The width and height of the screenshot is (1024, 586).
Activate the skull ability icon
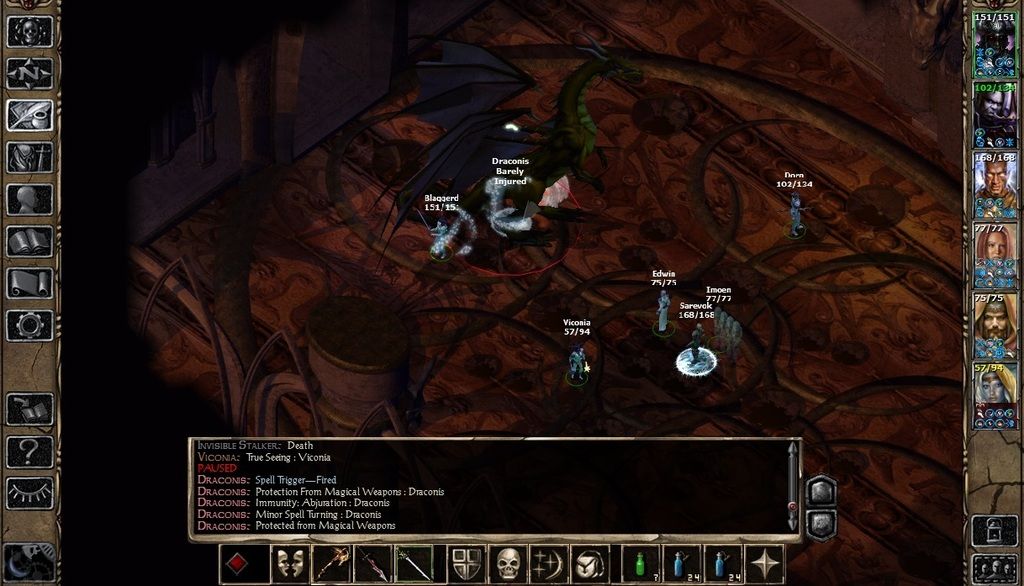point(509,564)
